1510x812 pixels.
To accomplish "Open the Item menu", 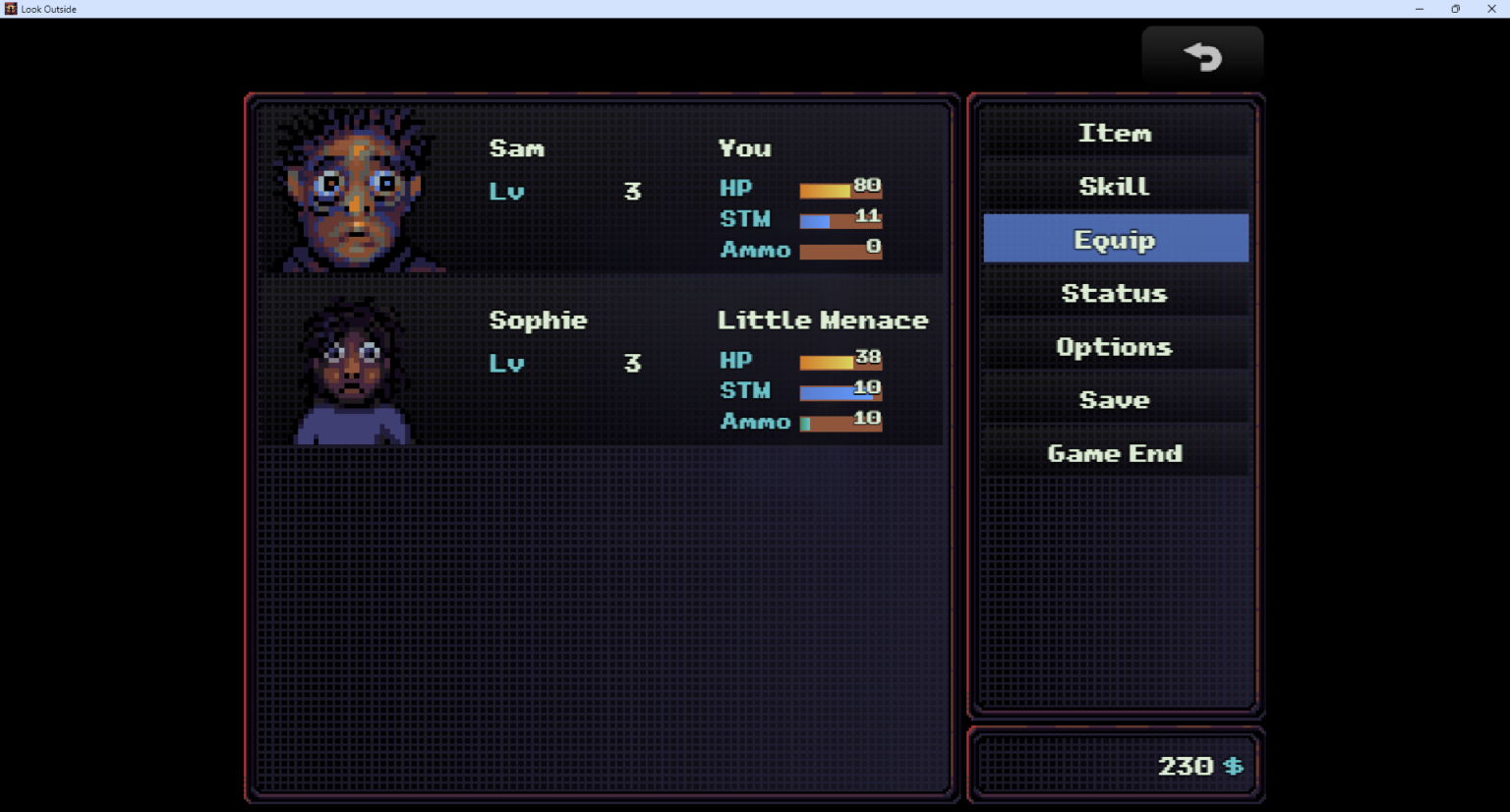I will [1115, 133].
